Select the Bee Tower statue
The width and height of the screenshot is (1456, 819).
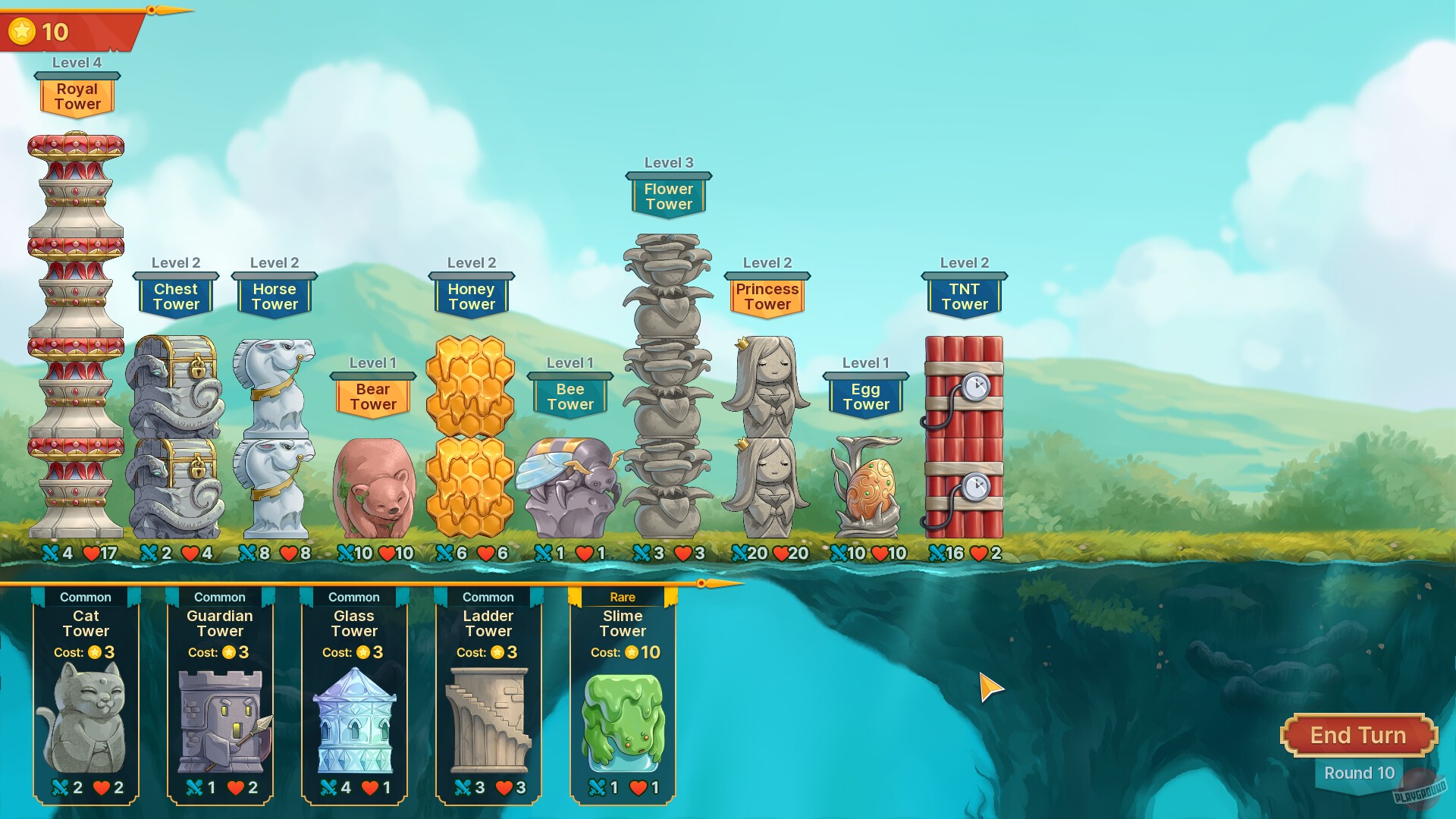[x=570, y=485]
